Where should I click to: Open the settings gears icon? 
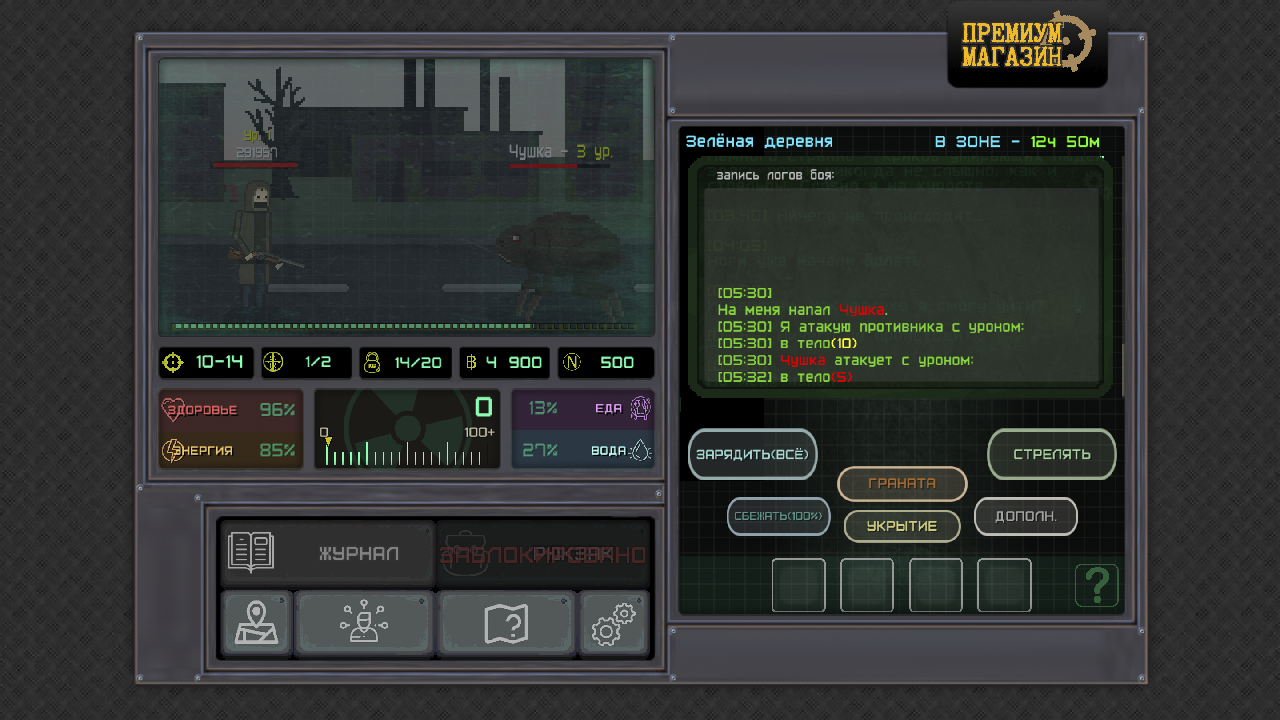tap(614, 623)
